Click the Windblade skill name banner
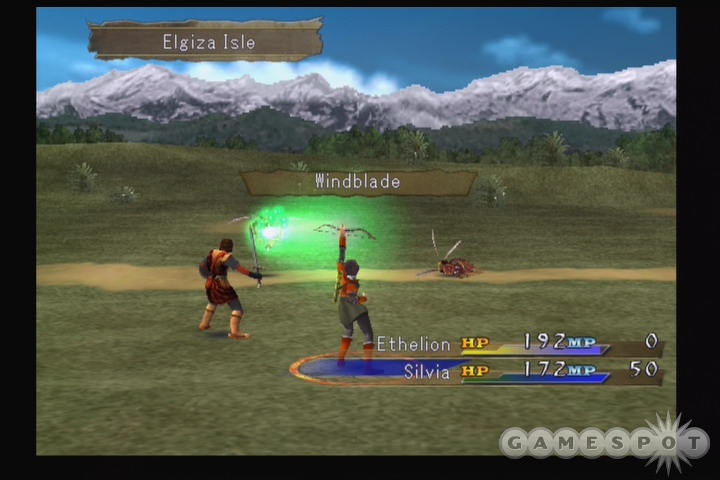This screenshot has height=480, width=720. coord(358,182)
